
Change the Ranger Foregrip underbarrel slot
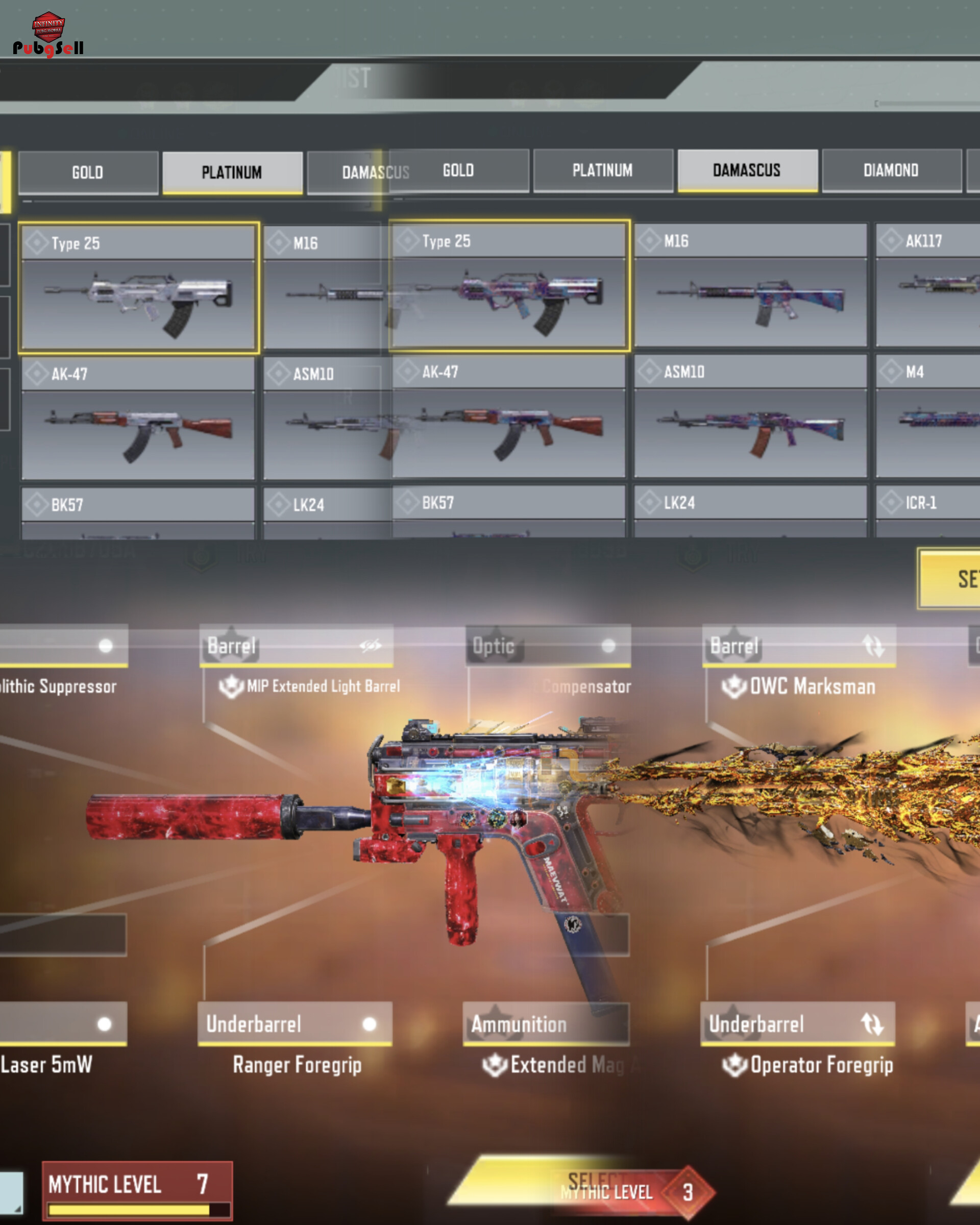295,1024
